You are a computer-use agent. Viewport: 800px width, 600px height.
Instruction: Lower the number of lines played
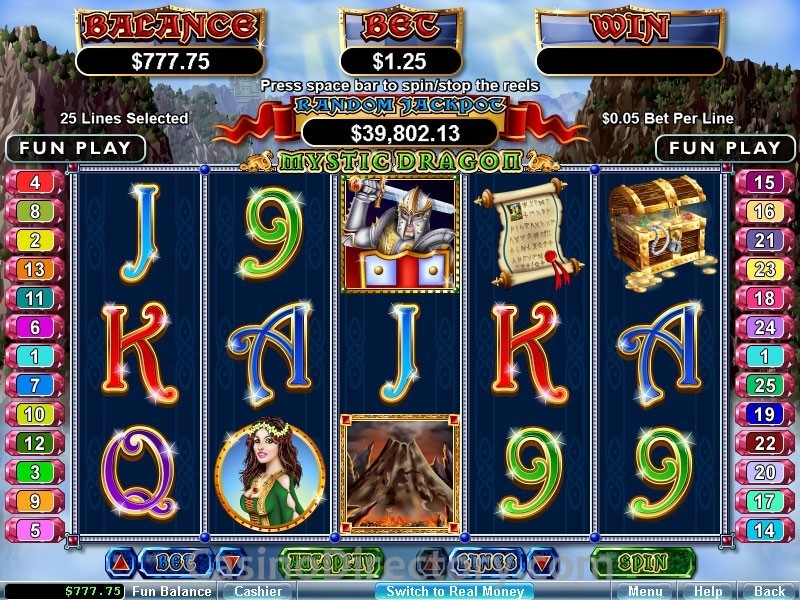pyautogui.click(x=541, y=563)
